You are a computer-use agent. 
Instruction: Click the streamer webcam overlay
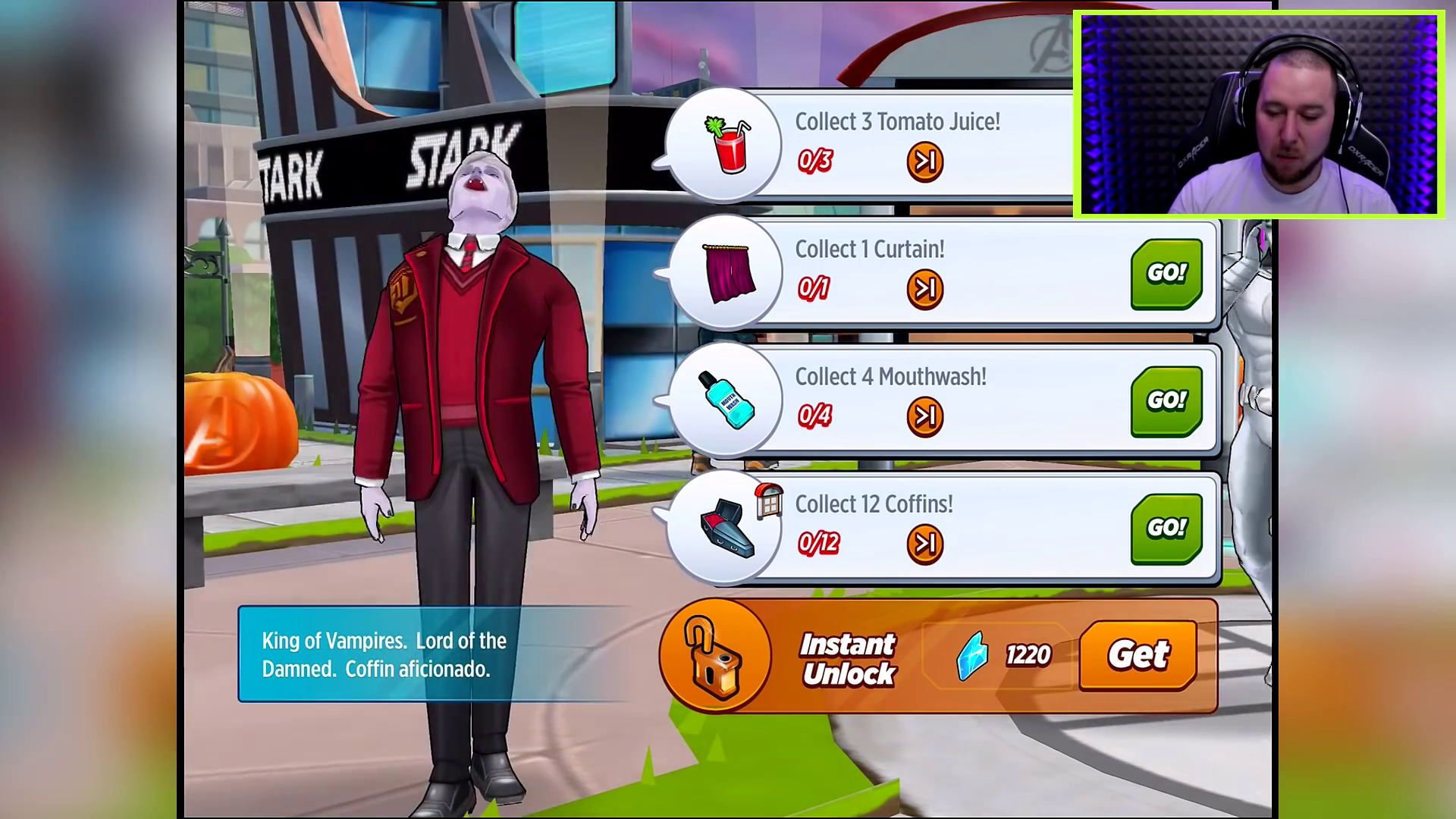(x=1258, y=114)
